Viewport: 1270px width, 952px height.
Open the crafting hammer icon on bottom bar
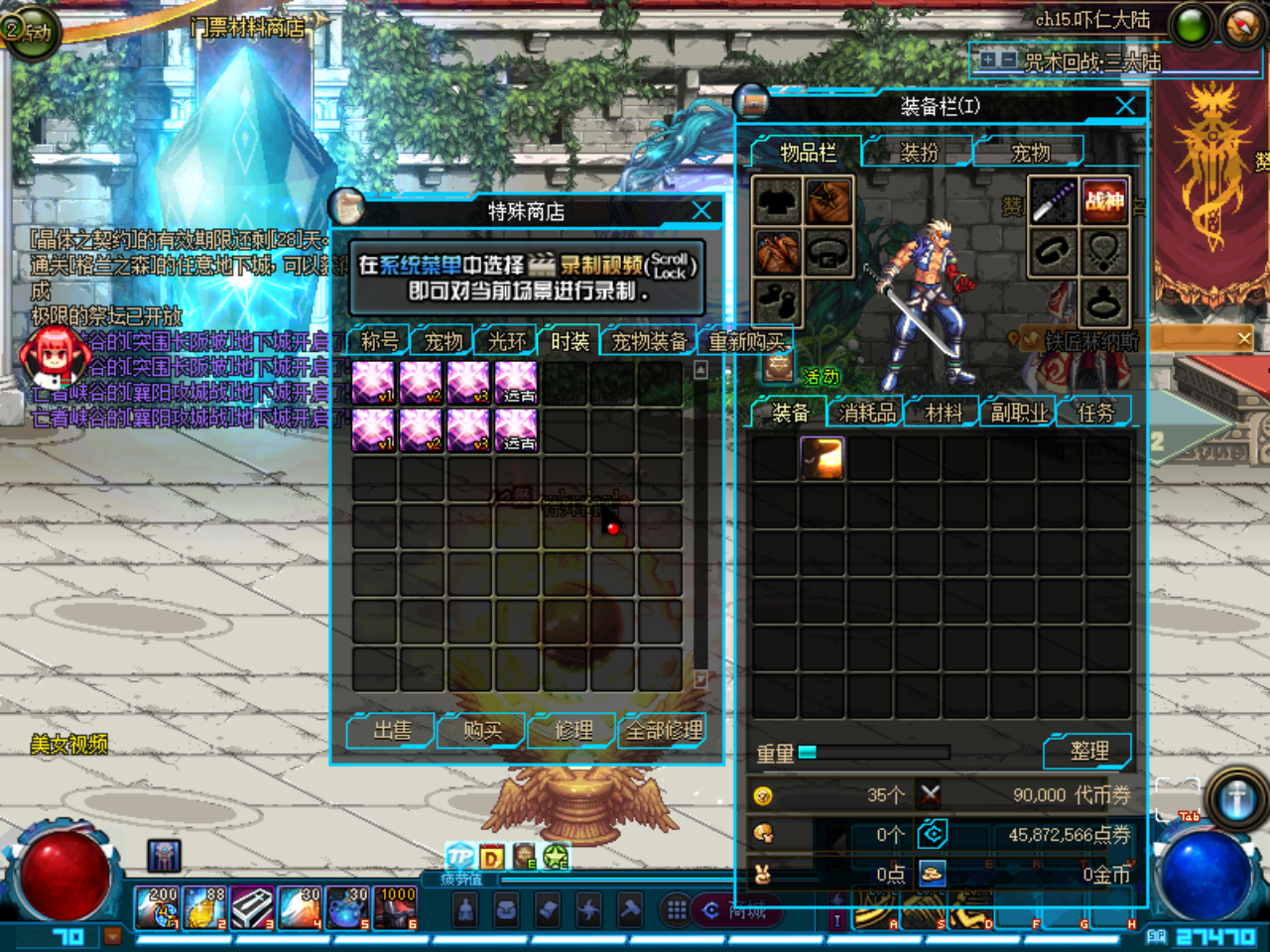point(628,909)
